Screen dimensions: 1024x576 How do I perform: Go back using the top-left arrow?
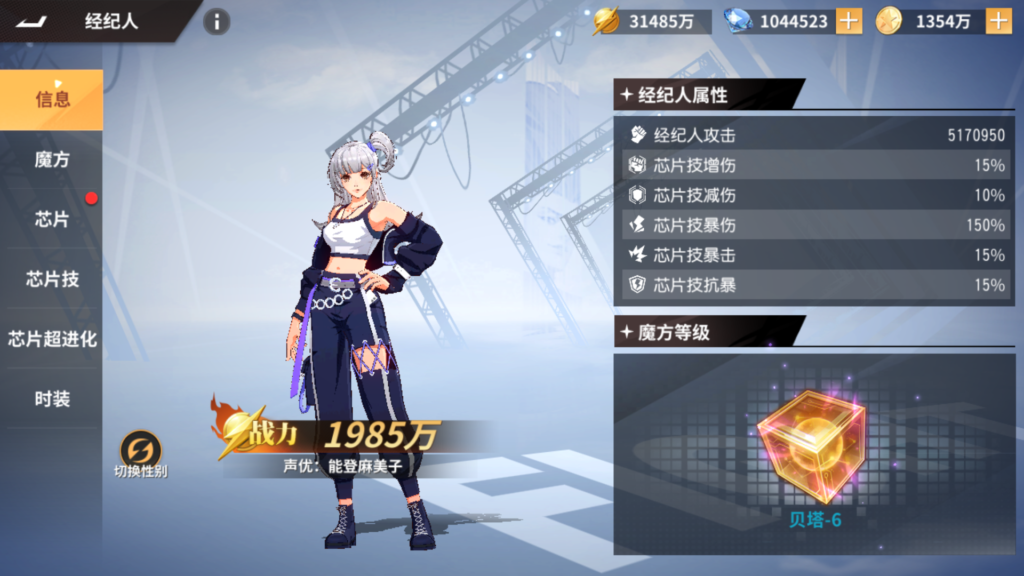click(33, 21)
